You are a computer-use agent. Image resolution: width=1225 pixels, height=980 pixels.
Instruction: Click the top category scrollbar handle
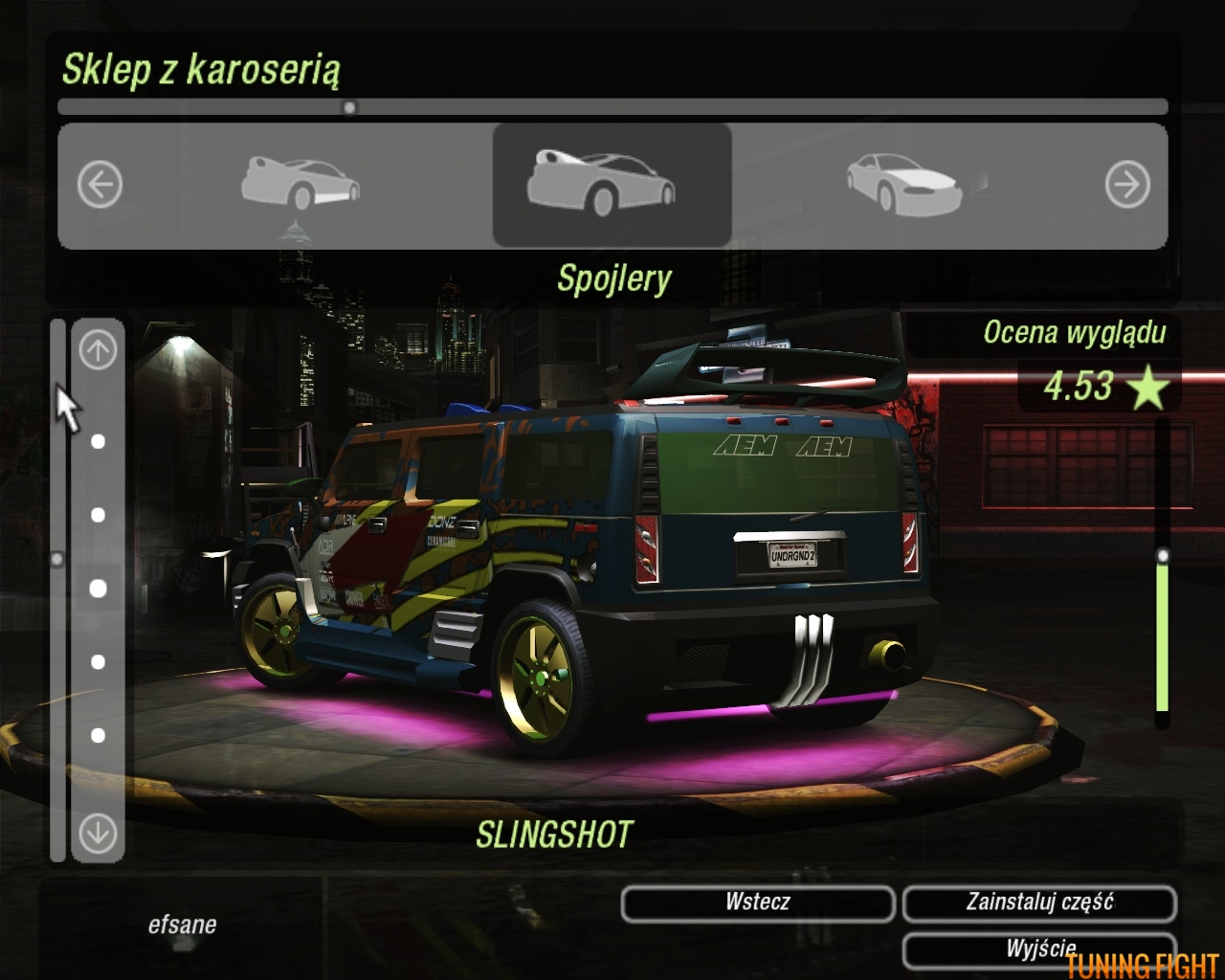click(349, 107)
